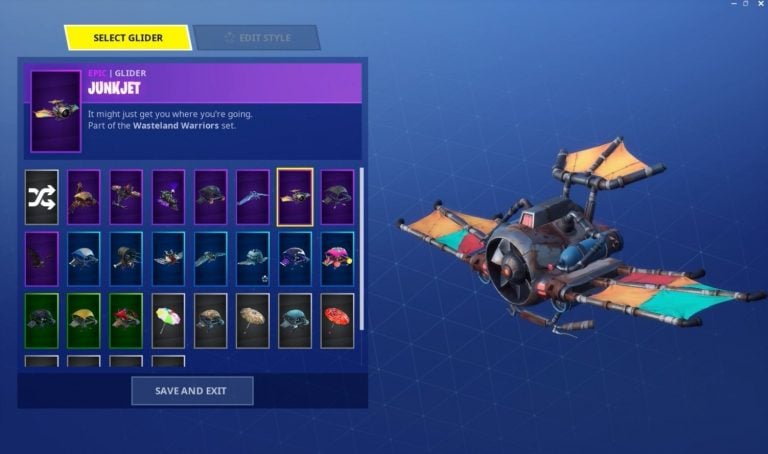Switch to the Select Glider tab

coord(127,38)
